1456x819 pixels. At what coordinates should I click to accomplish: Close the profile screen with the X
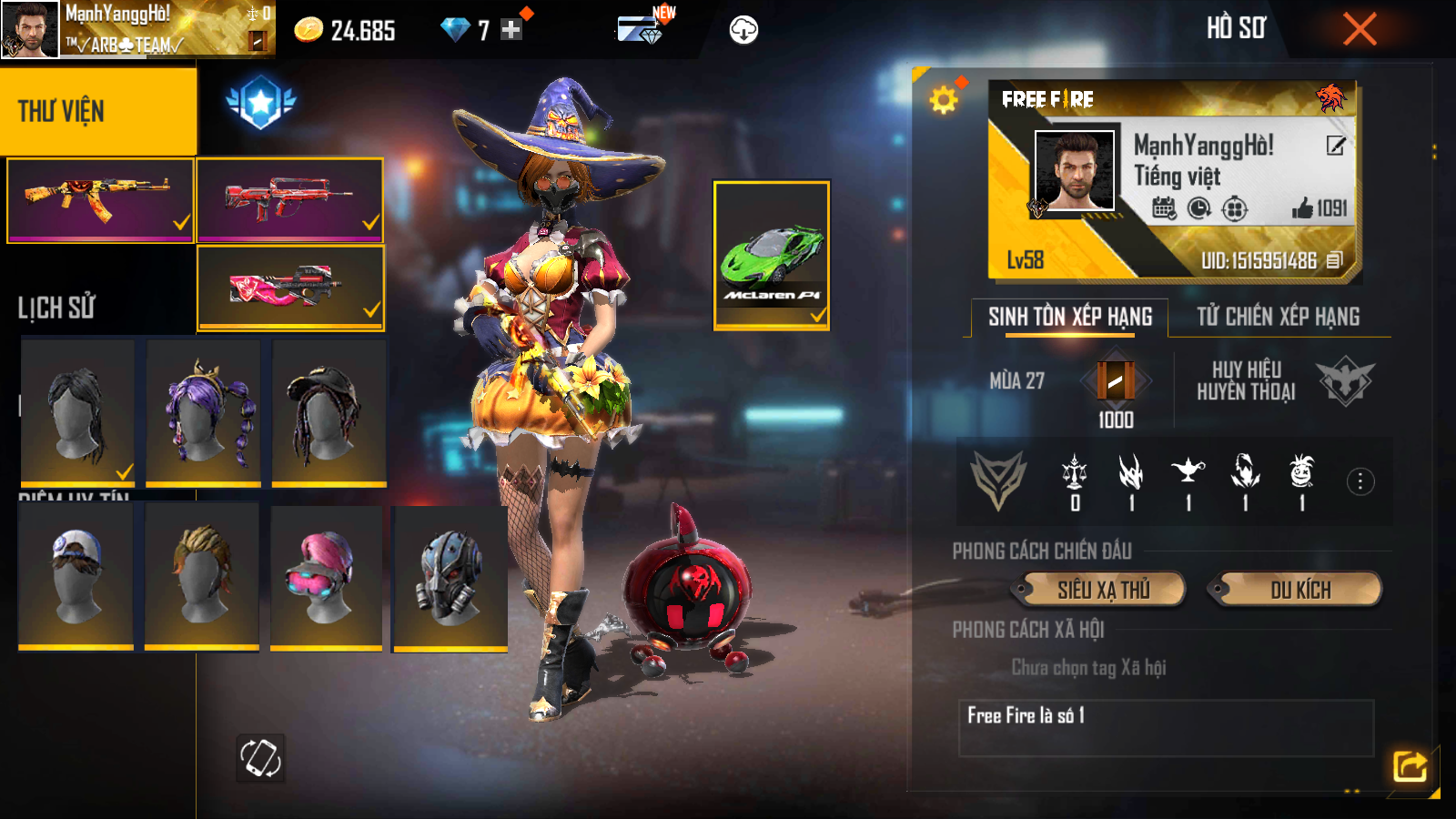click(x=1360, y=29)
